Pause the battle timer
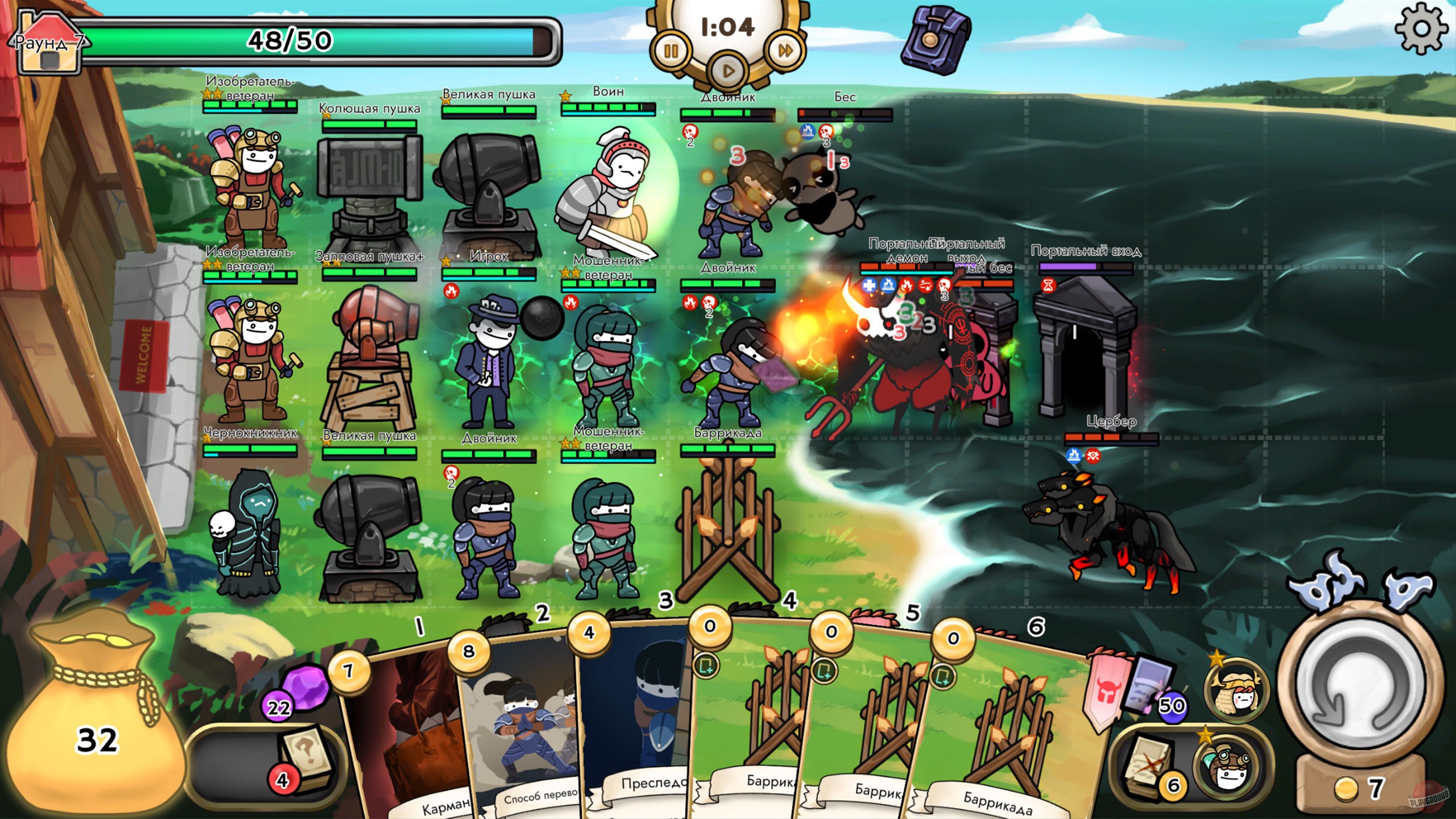 (672, 51)
